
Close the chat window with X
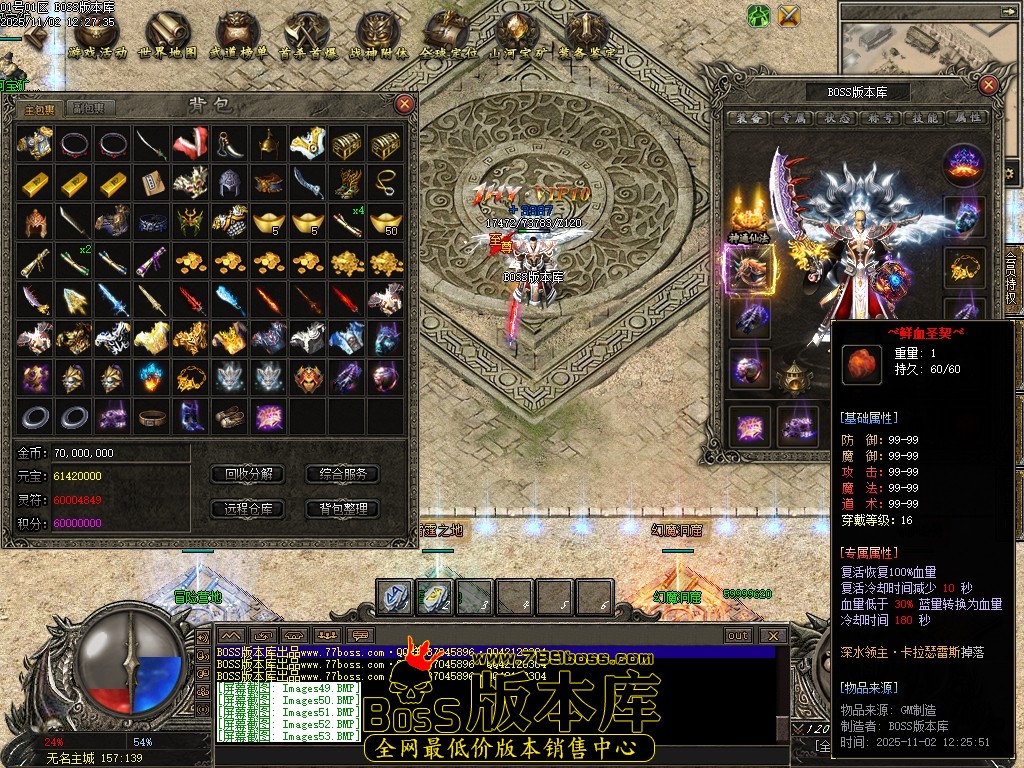773,635
